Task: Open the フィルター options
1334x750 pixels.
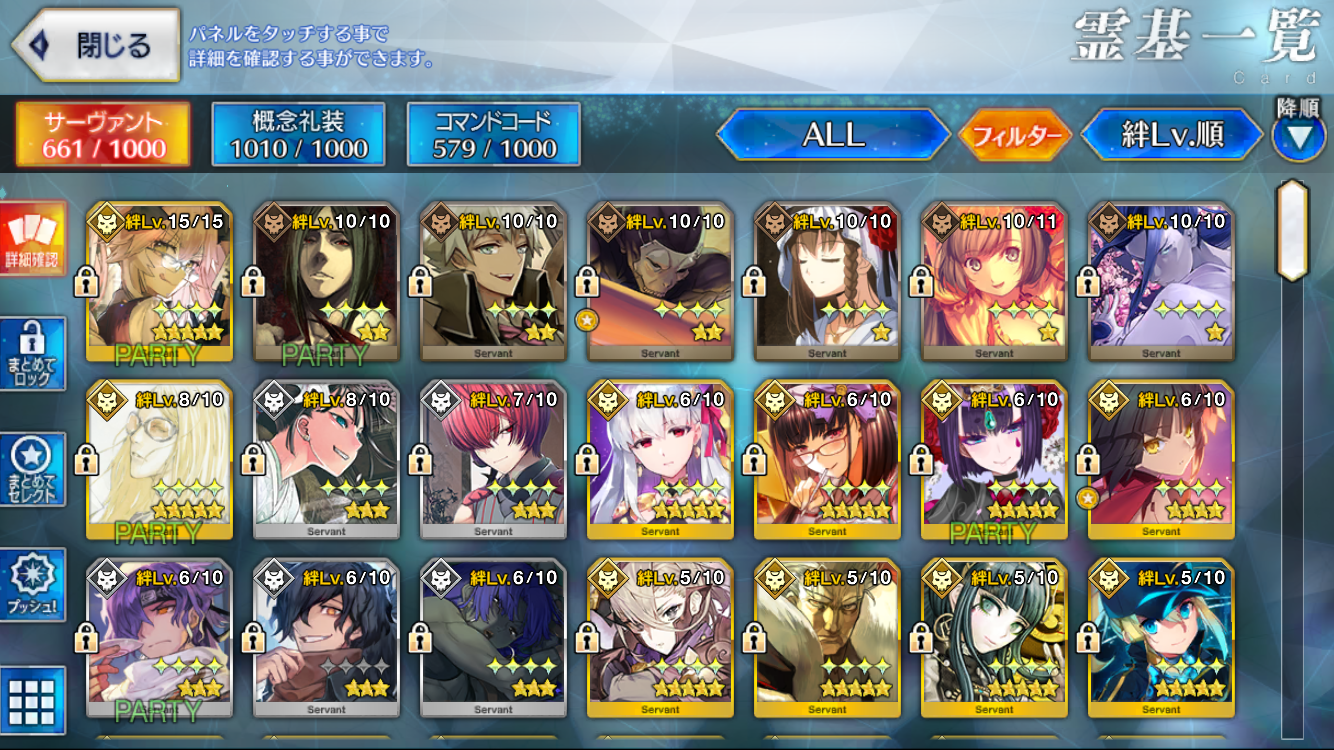Action: pos(1015,136)
